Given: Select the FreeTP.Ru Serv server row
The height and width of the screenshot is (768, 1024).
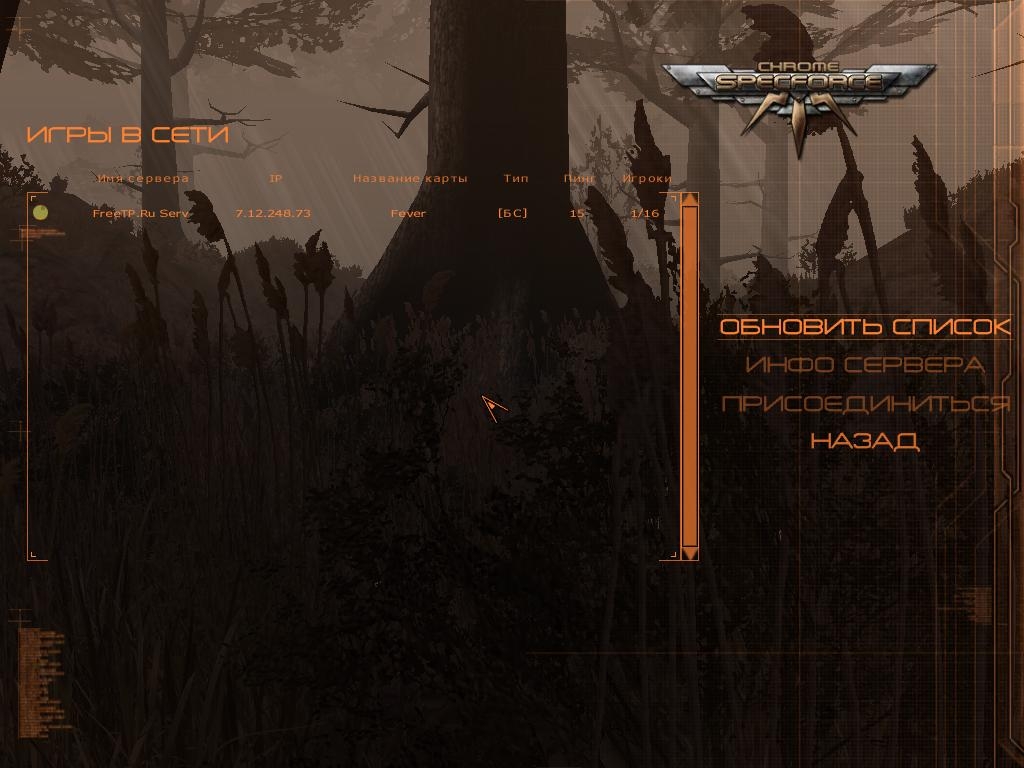Looking at the screenshot, I should tap(141, 213).
